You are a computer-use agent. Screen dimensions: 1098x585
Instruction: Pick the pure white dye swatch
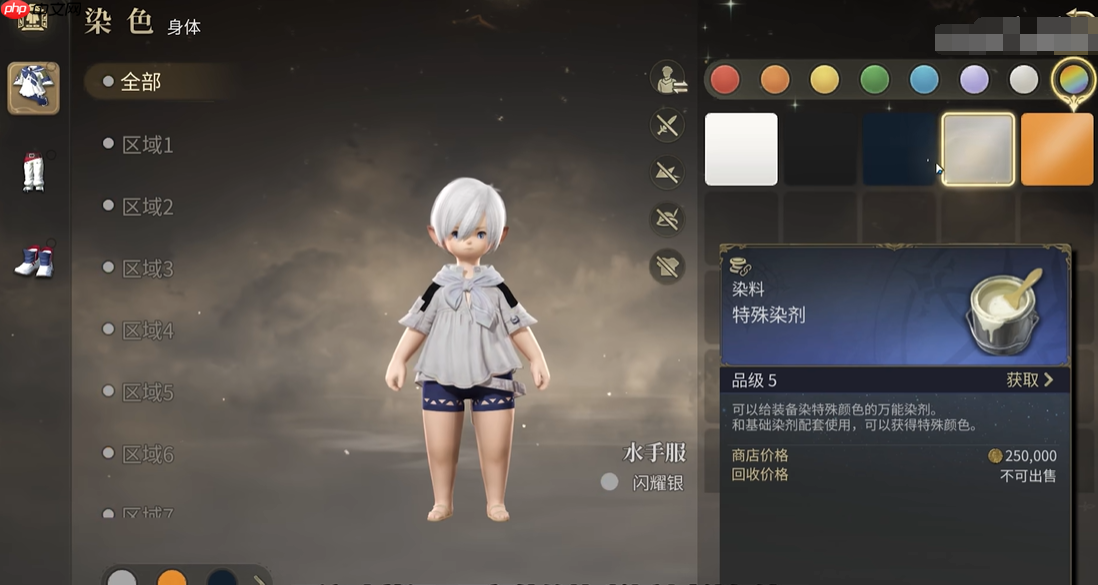tap(741, 149)
